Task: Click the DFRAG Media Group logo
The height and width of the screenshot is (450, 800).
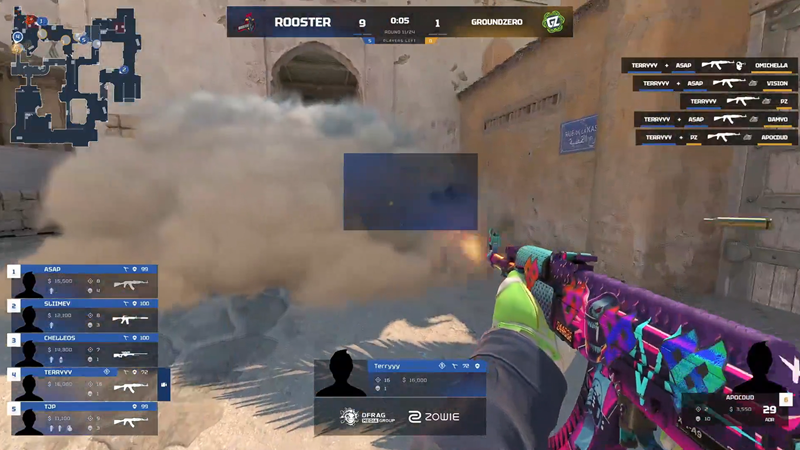Action: pyautogui.click(x=364, y=418)
